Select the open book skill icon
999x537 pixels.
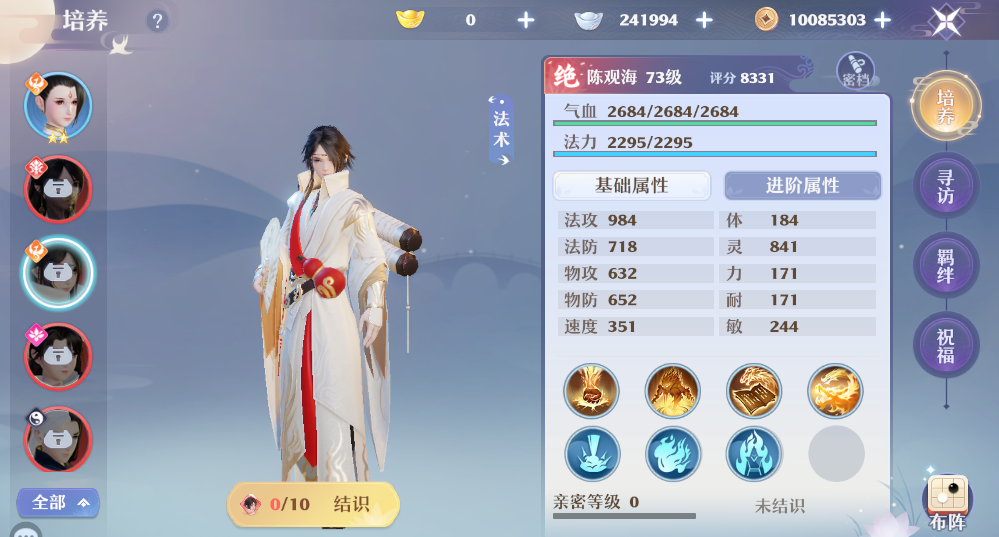753,391
